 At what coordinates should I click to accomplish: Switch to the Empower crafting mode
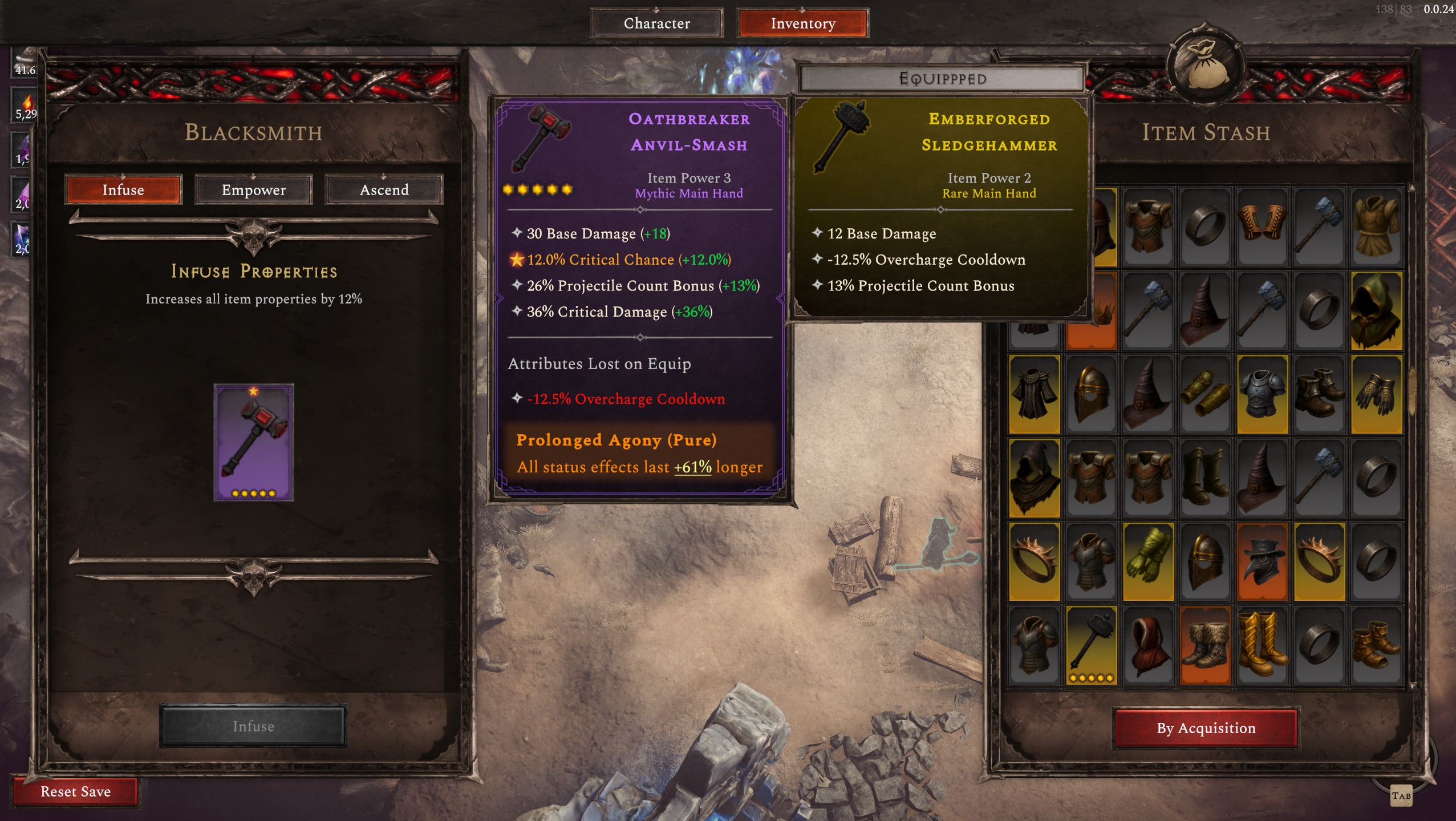coord(253,189)
